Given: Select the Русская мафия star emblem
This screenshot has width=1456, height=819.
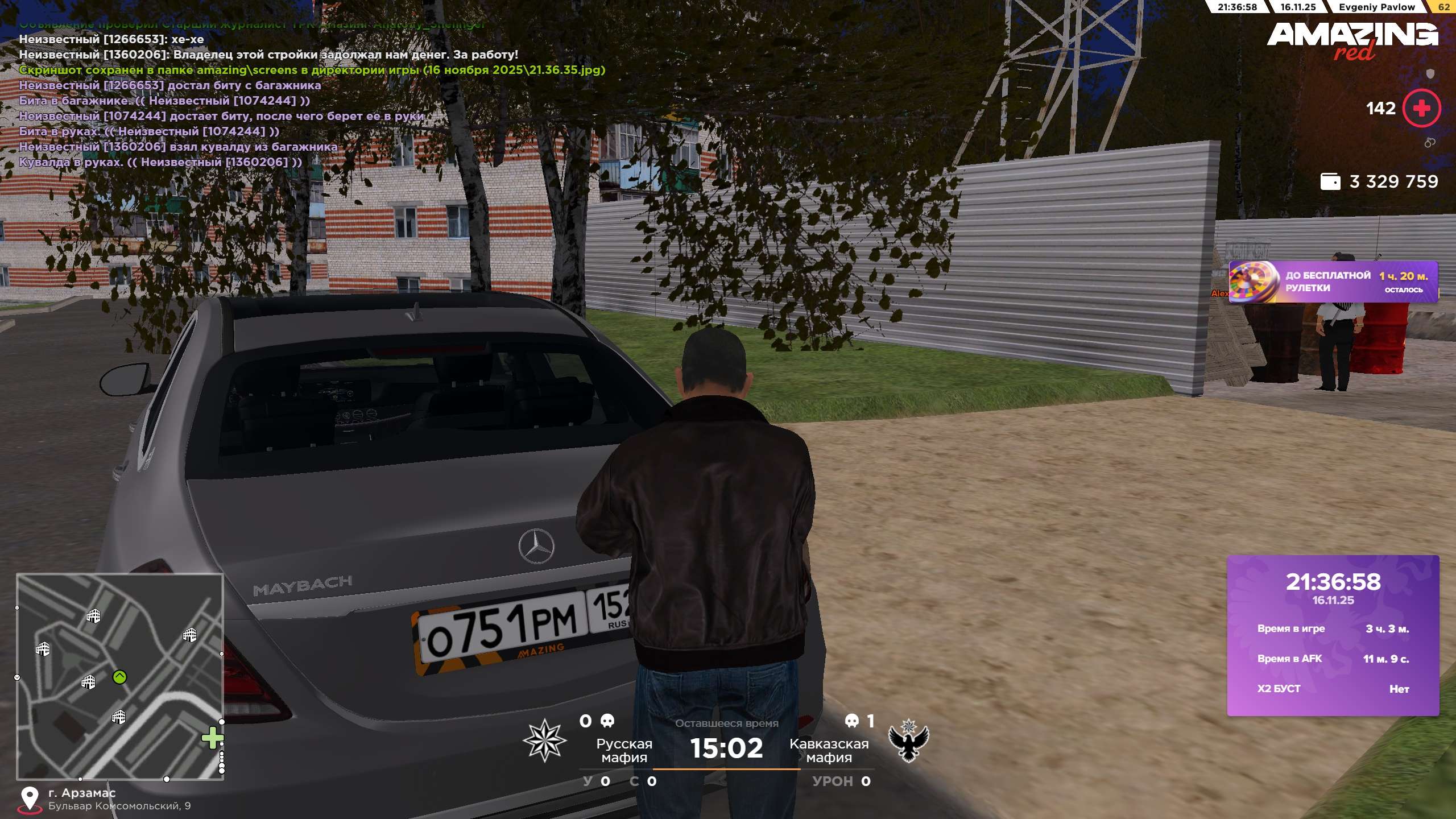Looking at the screenshot, I should (544, 740).
